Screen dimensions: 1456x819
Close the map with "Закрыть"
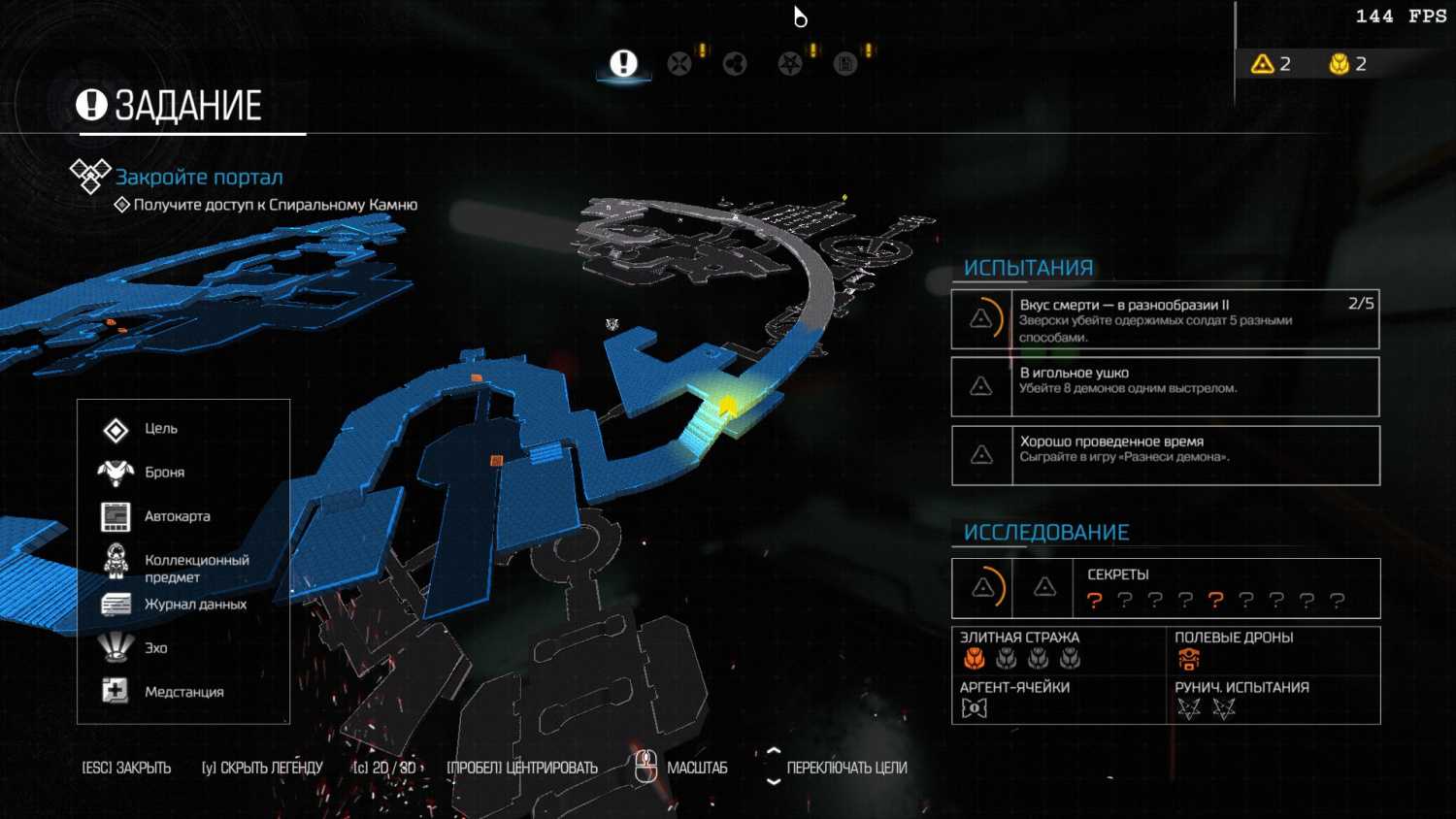click(126, 768)
